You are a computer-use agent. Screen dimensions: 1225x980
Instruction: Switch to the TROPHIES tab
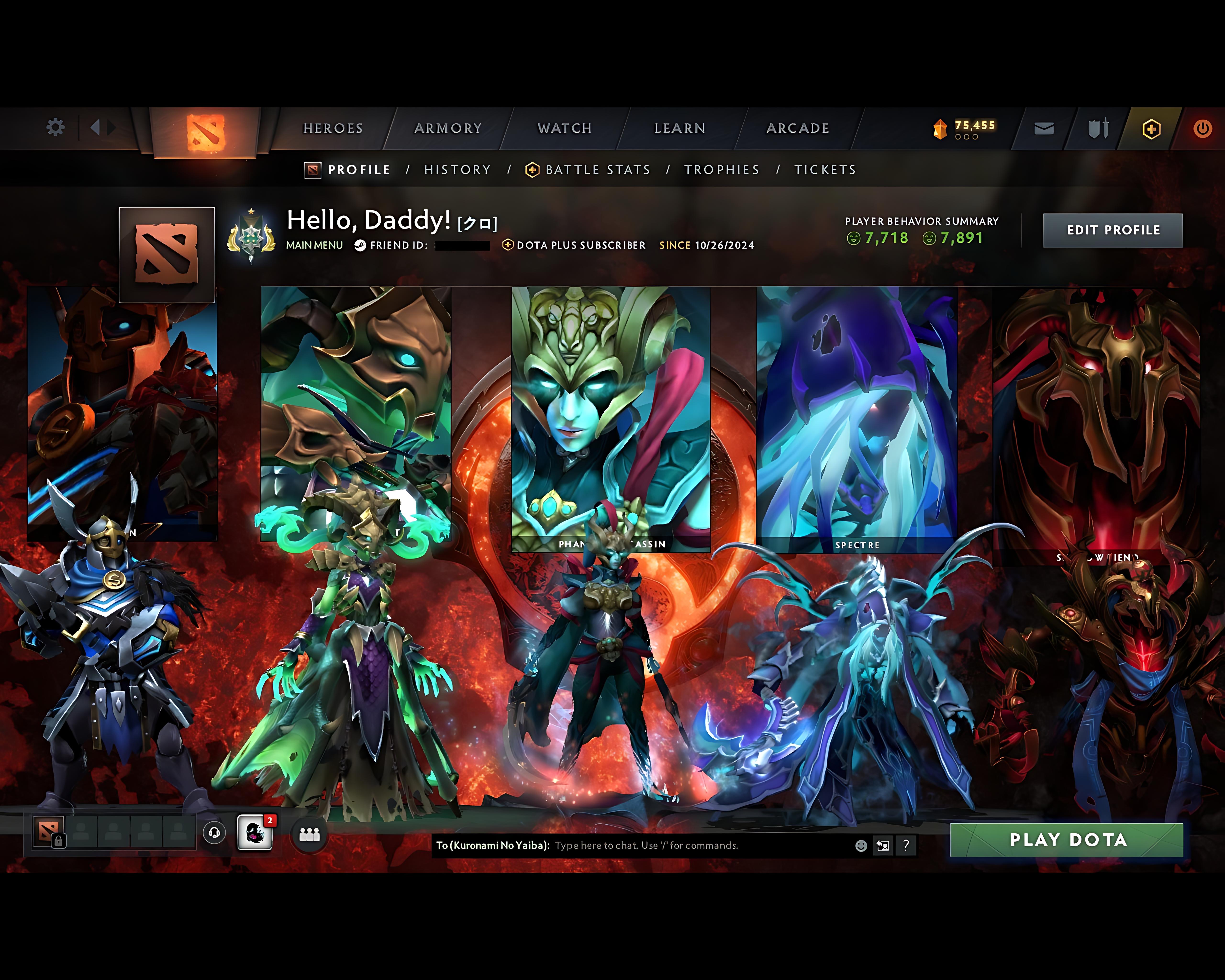722,169
